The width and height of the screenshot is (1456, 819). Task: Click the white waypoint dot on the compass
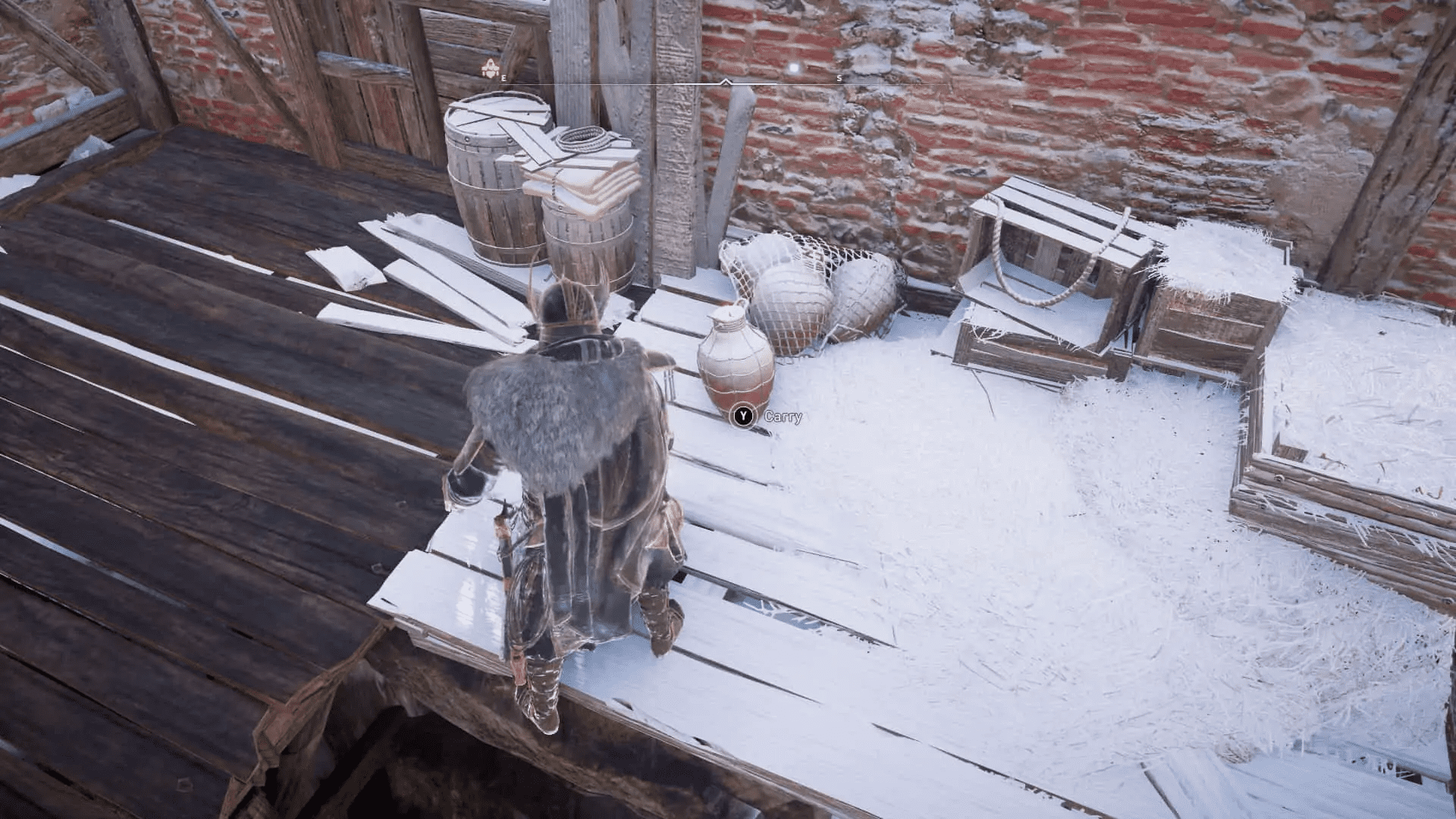pyautogui.click(x=794, y=67)
